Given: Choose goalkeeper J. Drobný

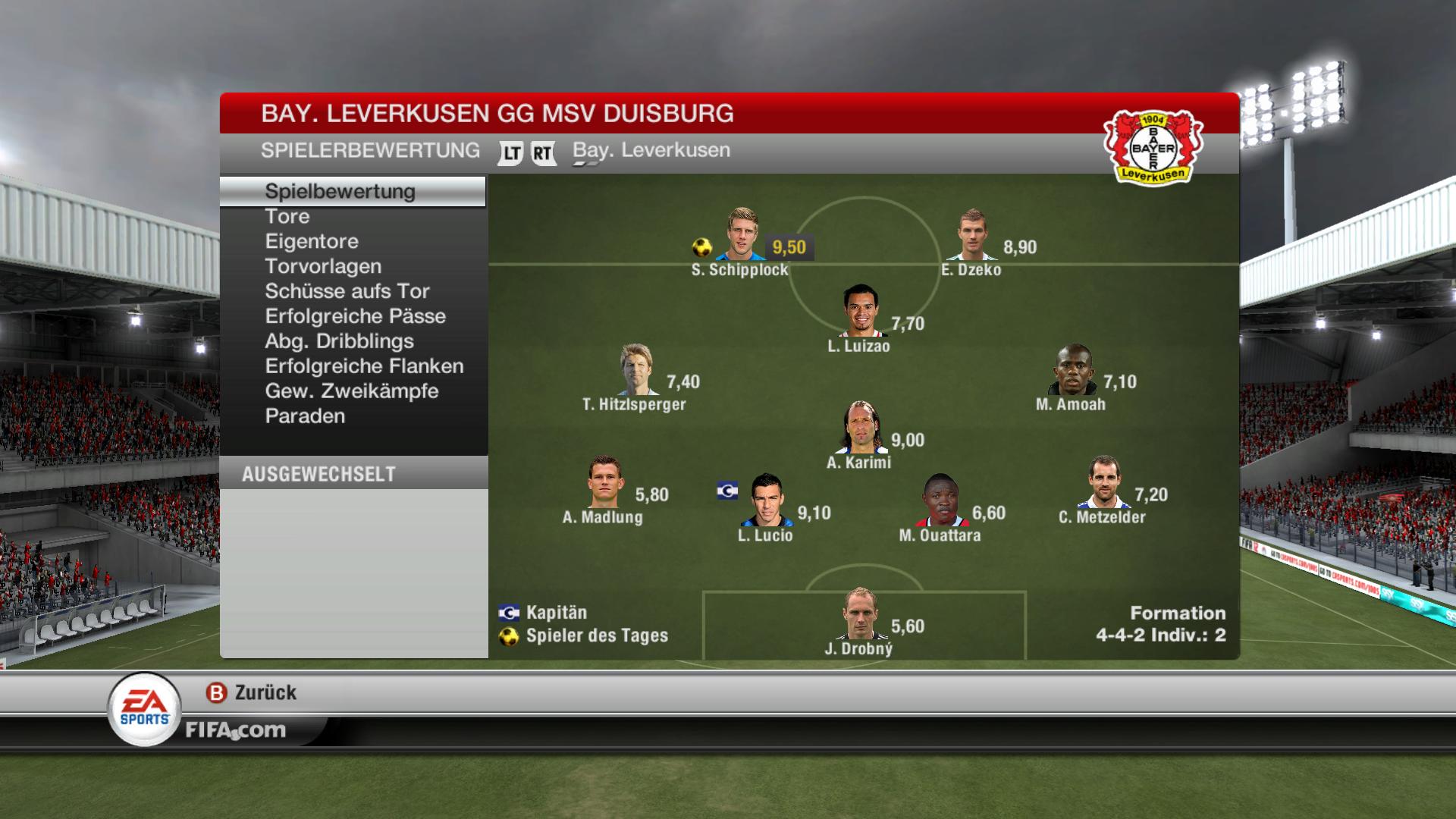Looking at the screenshot, I should point(861,614).
